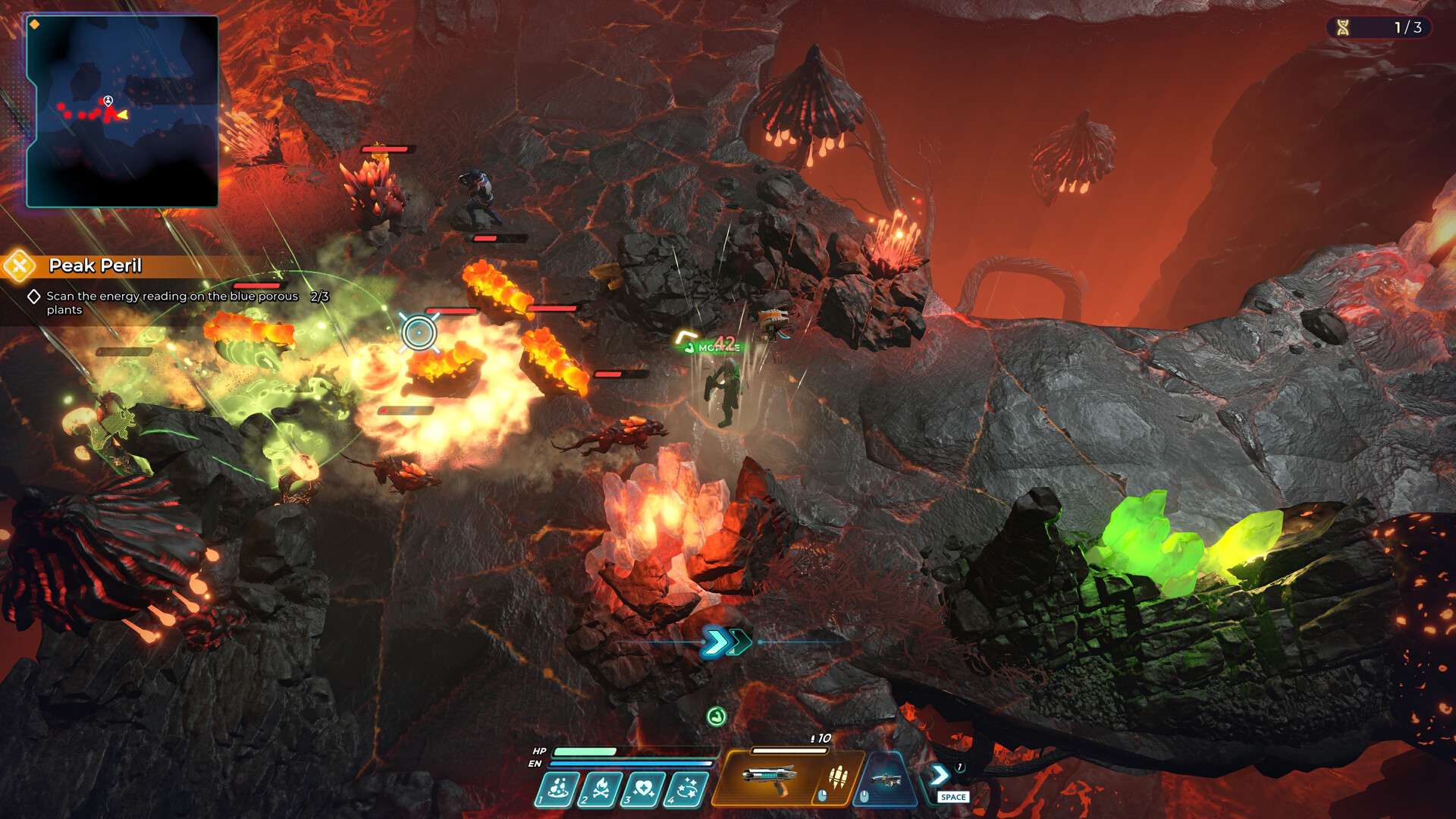Screen dimensions: 1456x819
Task: Open the minimap
Action: click(123, 111)
